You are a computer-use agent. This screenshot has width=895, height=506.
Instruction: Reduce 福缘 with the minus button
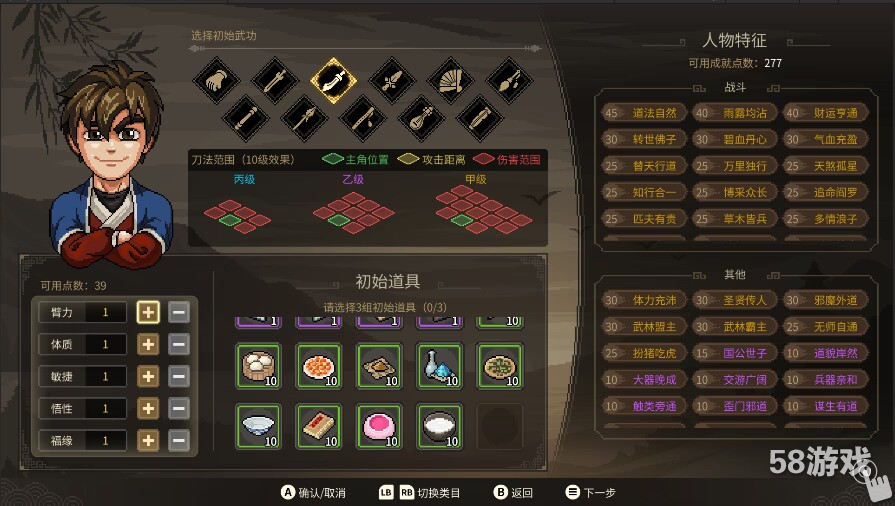coord(179,440)
